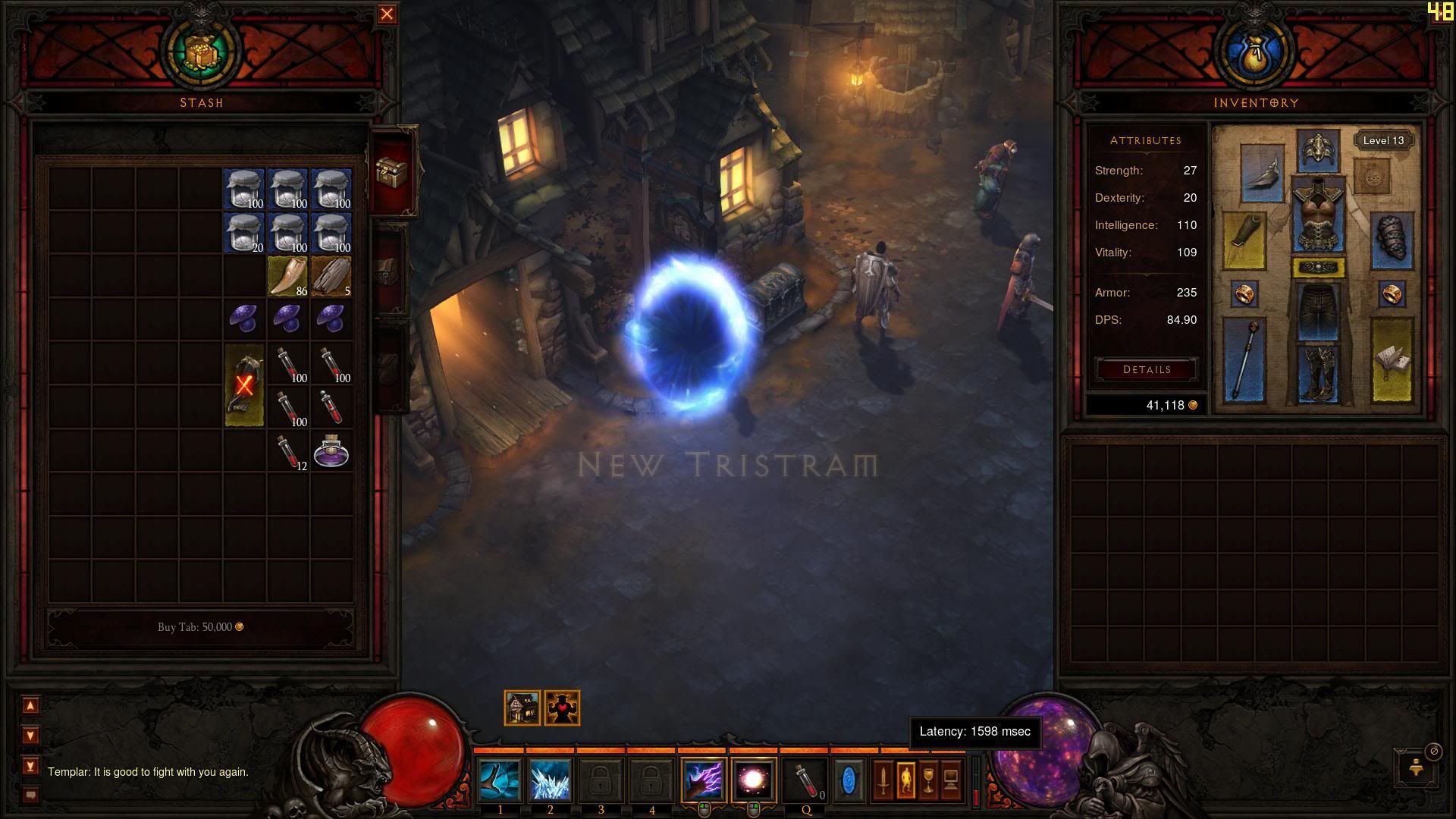The width and height of the screenshot is (1456, 819).
Task: Select the unusable item marked with red X
Action: point(244,384)
